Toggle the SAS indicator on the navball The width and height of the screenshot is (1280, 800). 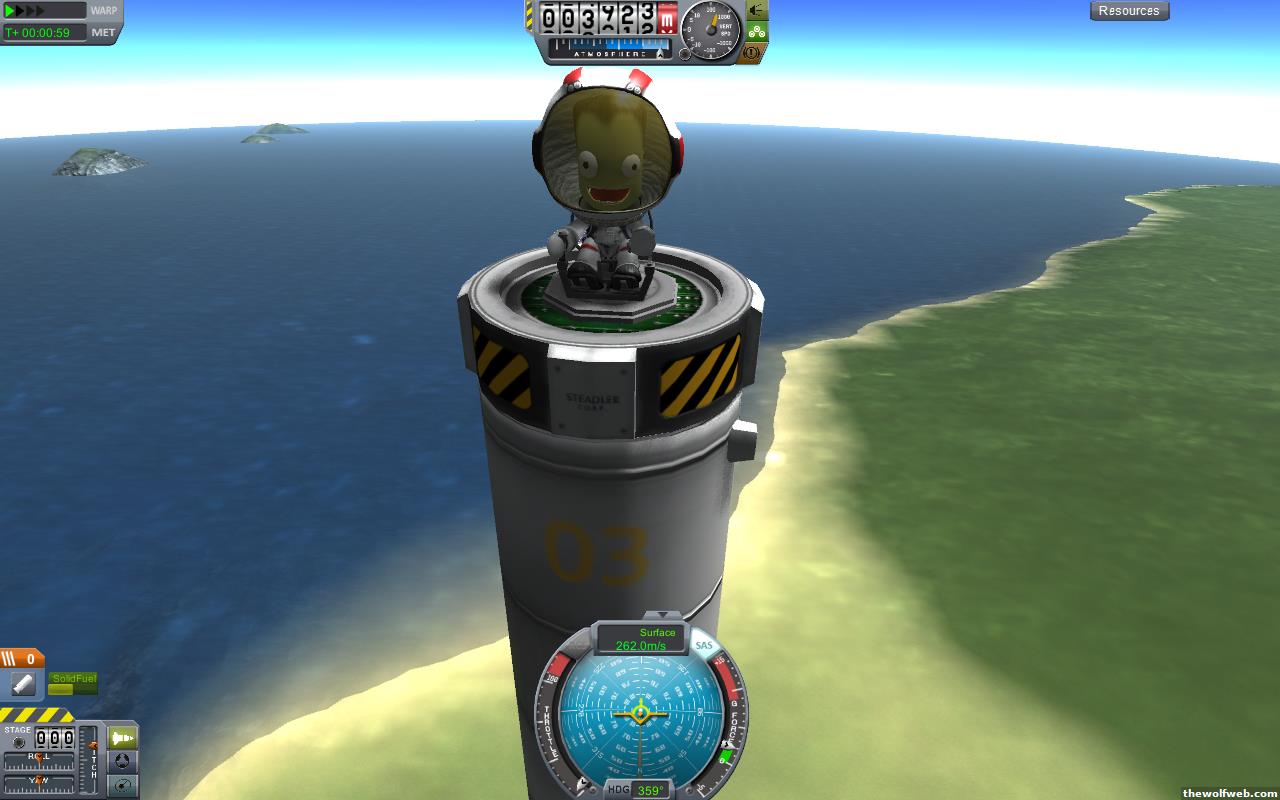point(704,646)
